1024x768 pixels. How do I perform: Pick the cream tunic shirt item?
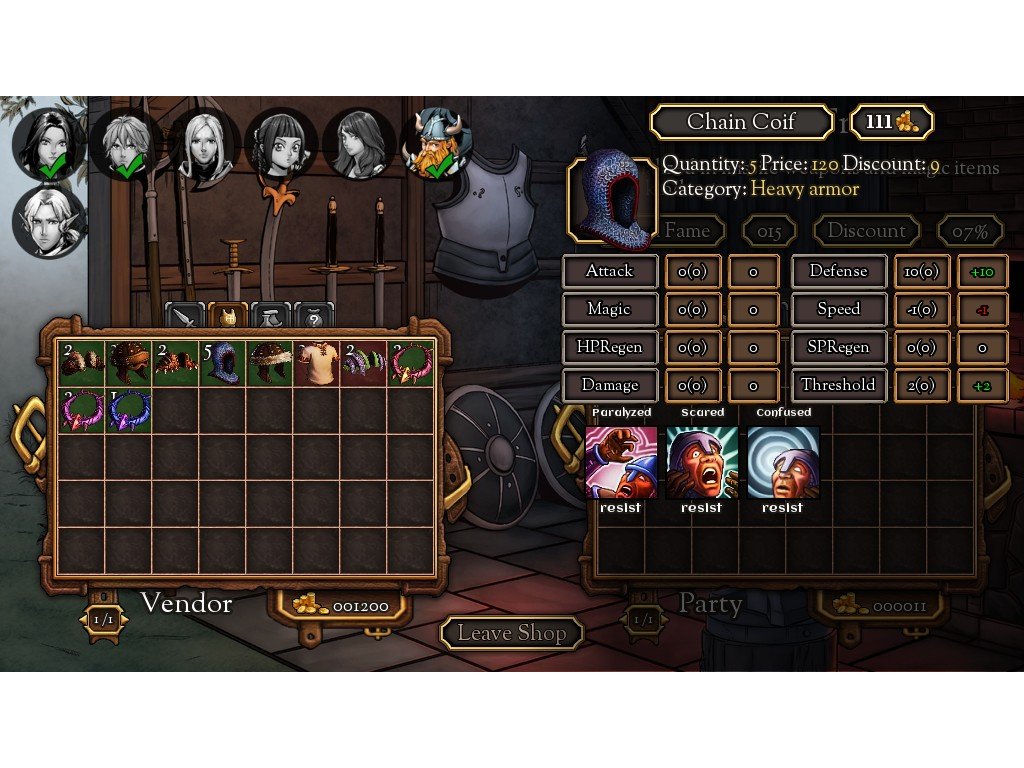click(x=317, y=362)
